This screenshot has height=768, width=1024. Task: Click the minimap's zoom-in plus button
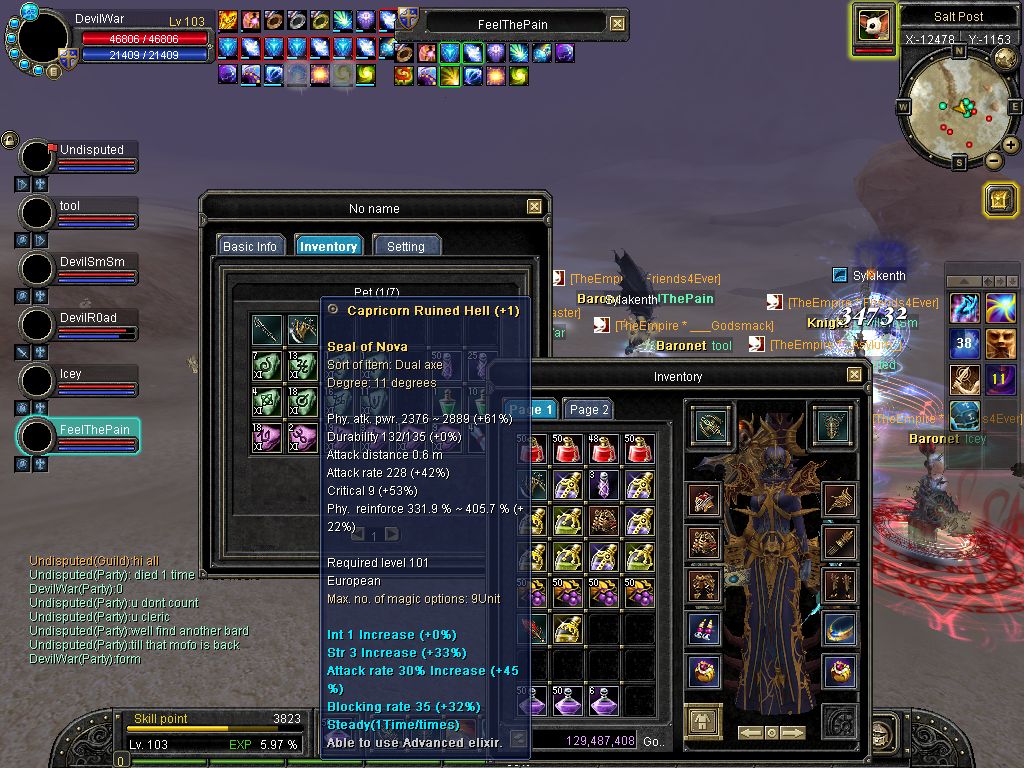pos(1011,145)
